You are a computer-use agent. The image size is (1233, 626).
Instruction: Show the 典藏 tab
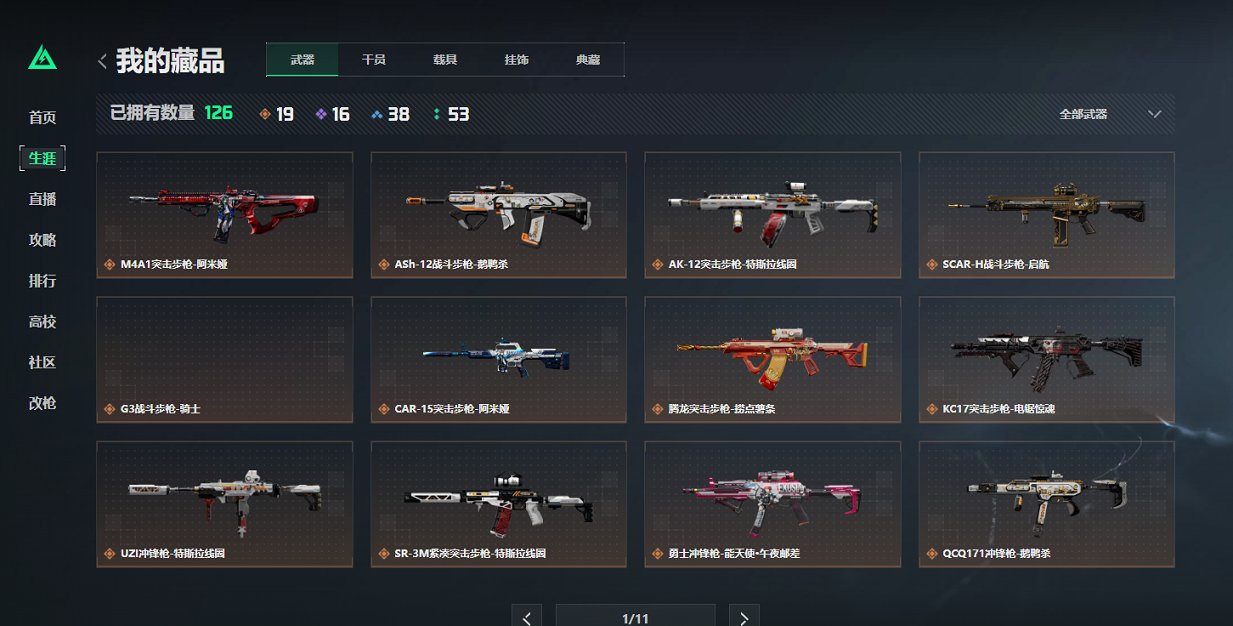click(588, 60)
